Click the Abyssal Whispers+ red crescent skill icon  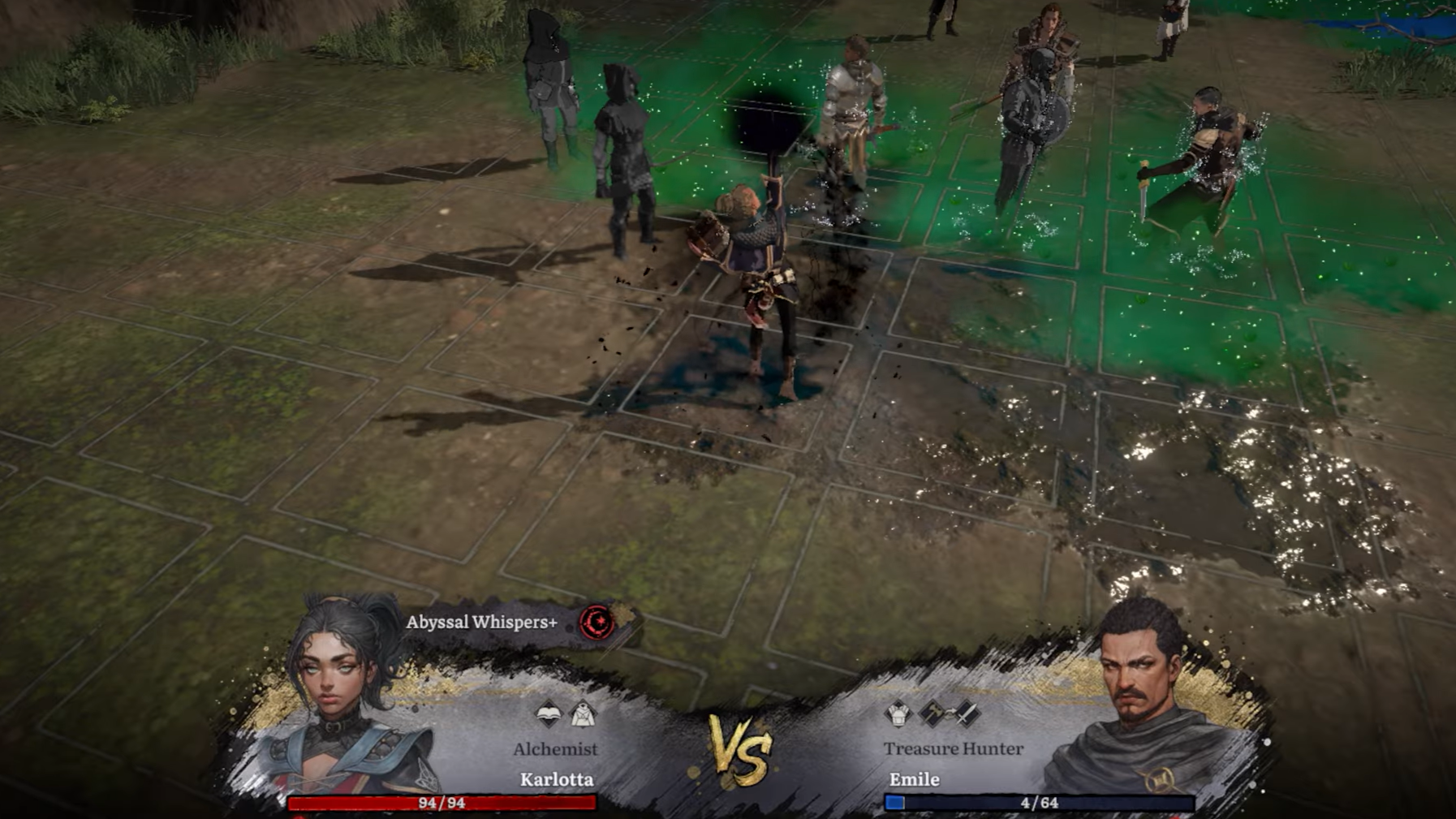tap(597, 623)
